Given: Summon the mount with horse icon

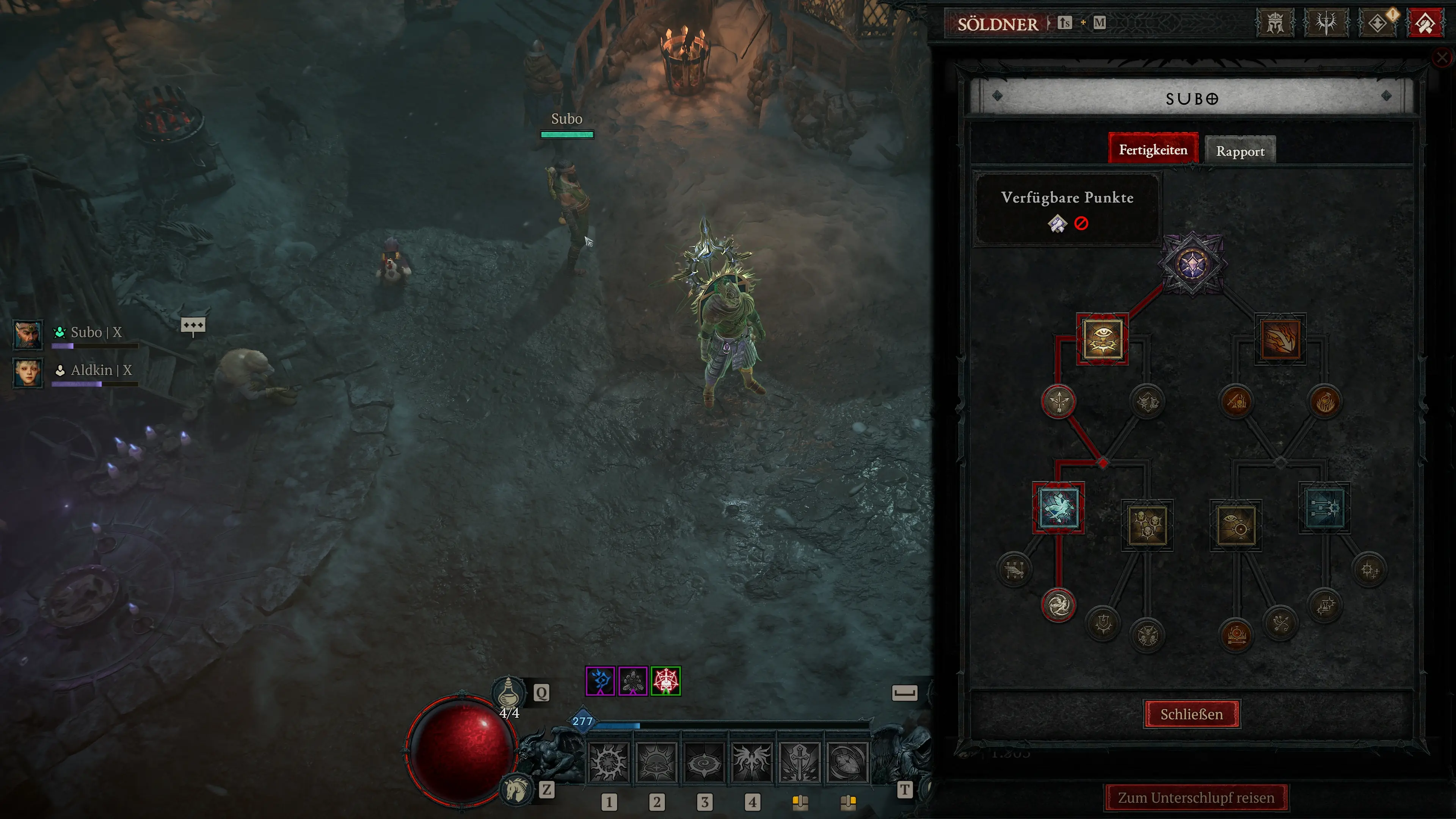Looking at the screenshot, I should pos(516,789).
